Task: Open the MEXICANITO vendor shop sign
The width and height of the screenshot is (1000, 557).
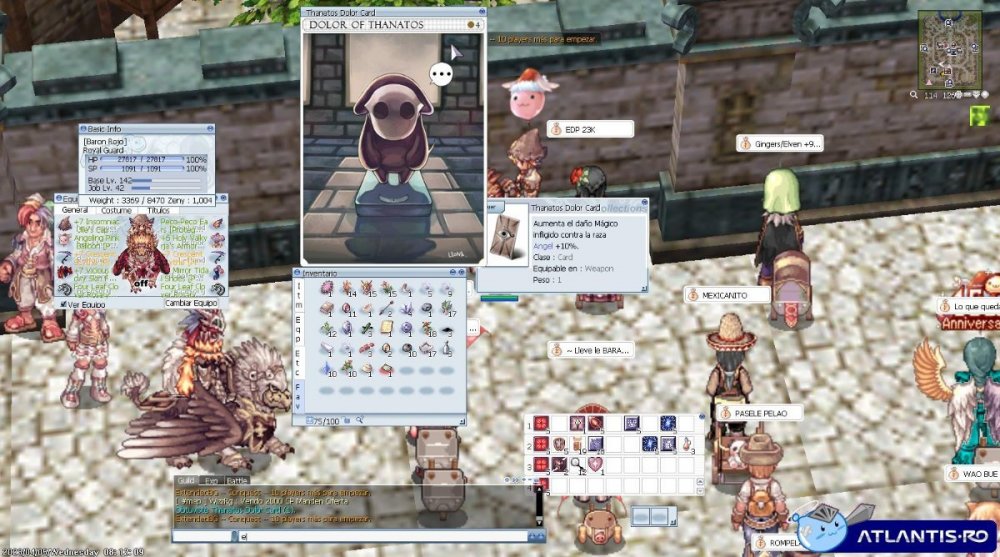Action: tap(728, 295)
